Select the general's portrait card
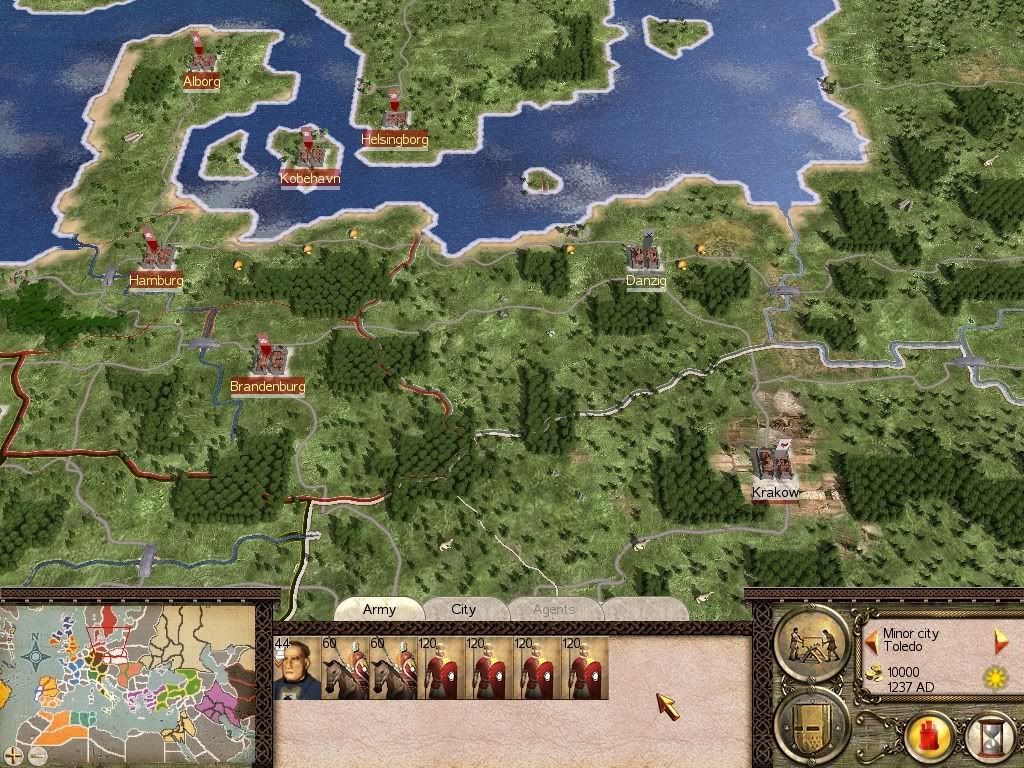This screenshot has height=768, width=1024. 296,668
